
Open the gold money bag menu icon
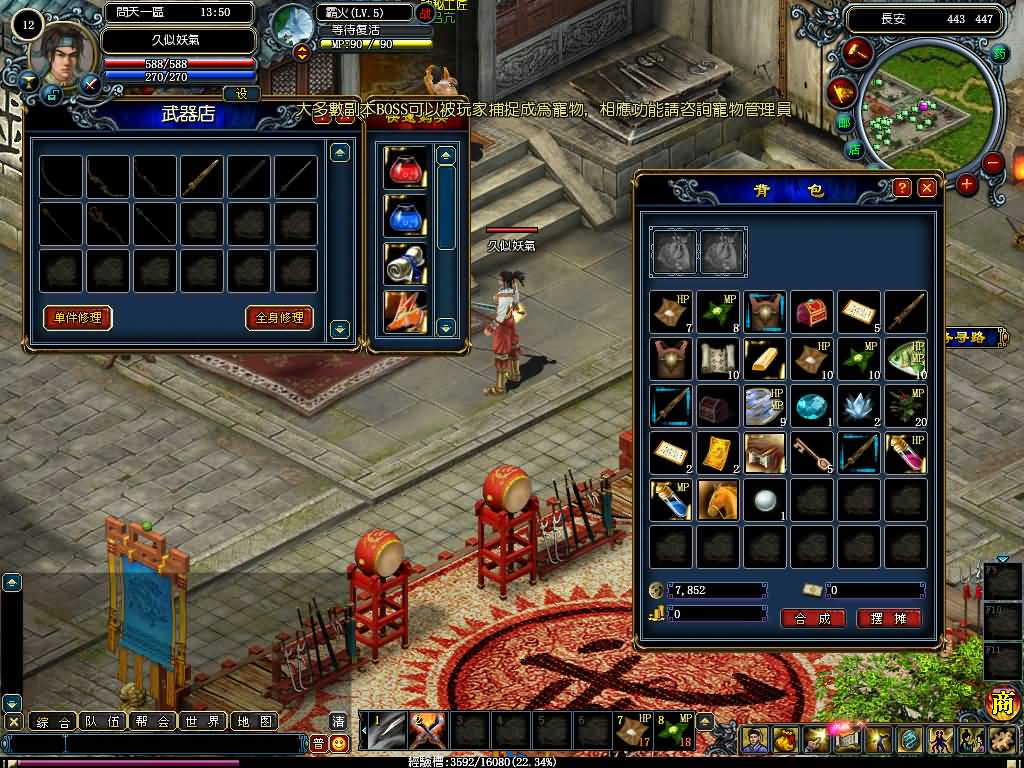pos(784,741)
